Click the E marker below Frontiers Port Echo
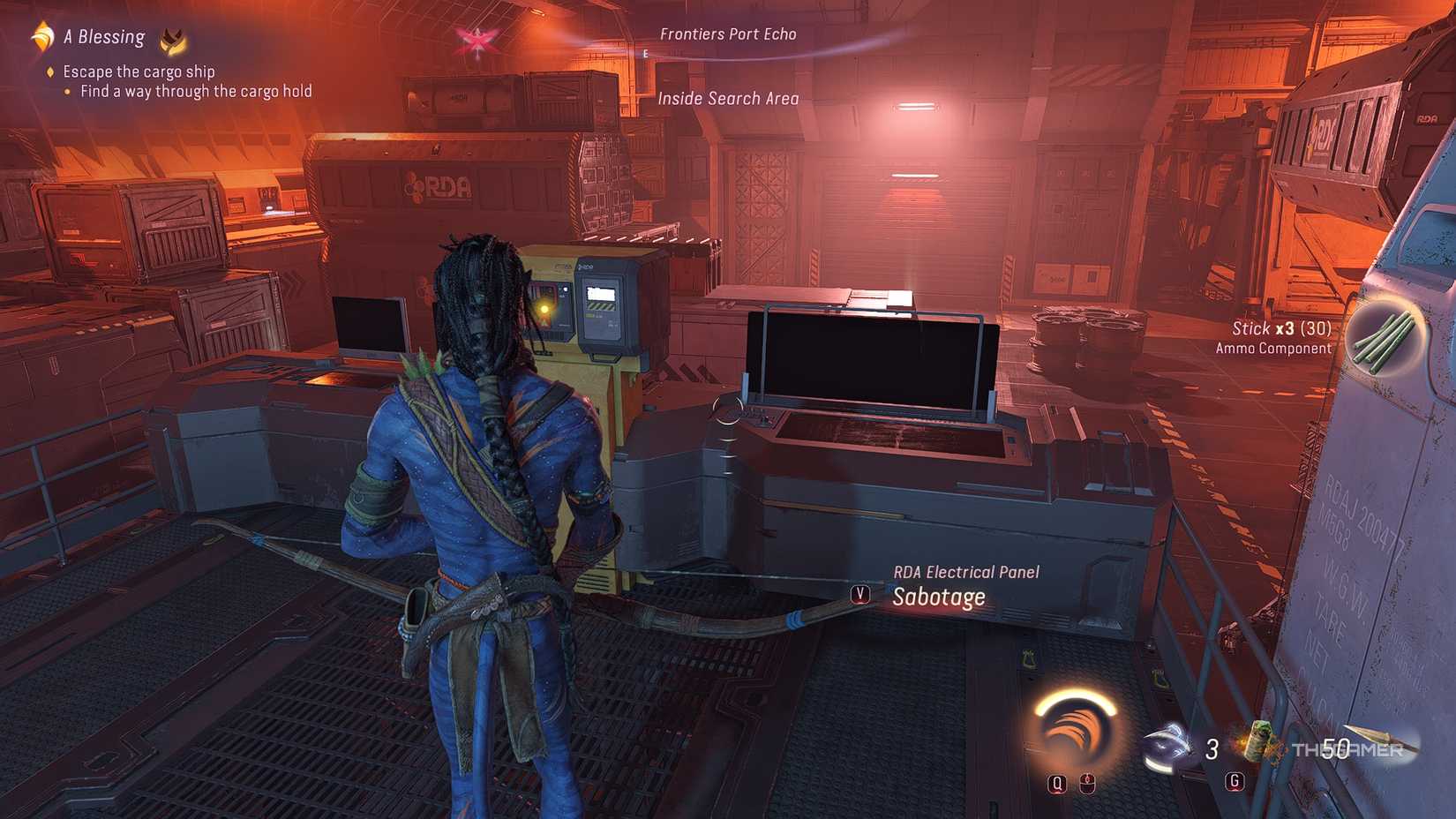The height and width of the screenshot is (819, 1456). click(647, 53)
